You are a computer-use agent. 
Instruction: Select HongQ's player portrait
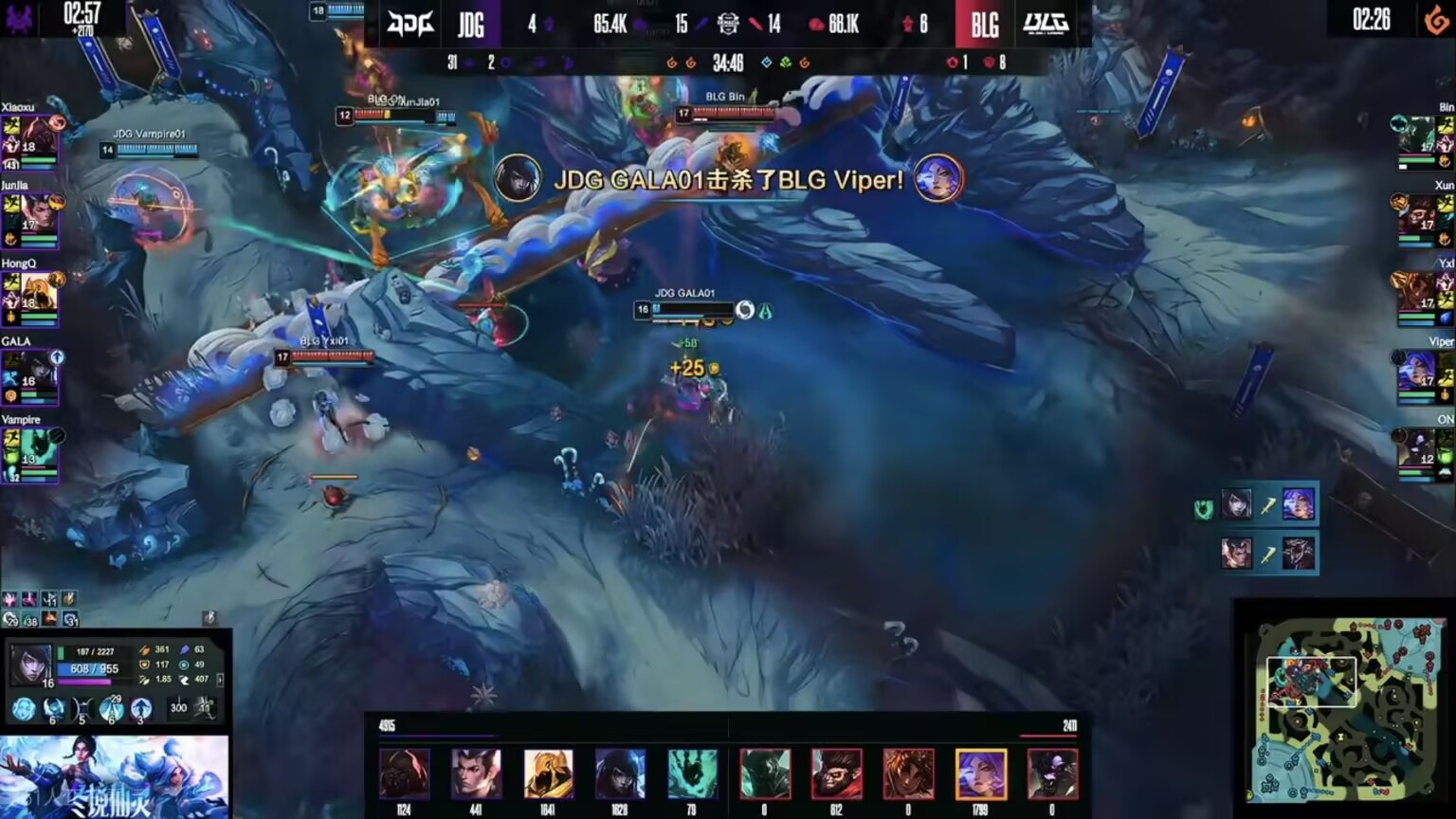tap(36, 293)
